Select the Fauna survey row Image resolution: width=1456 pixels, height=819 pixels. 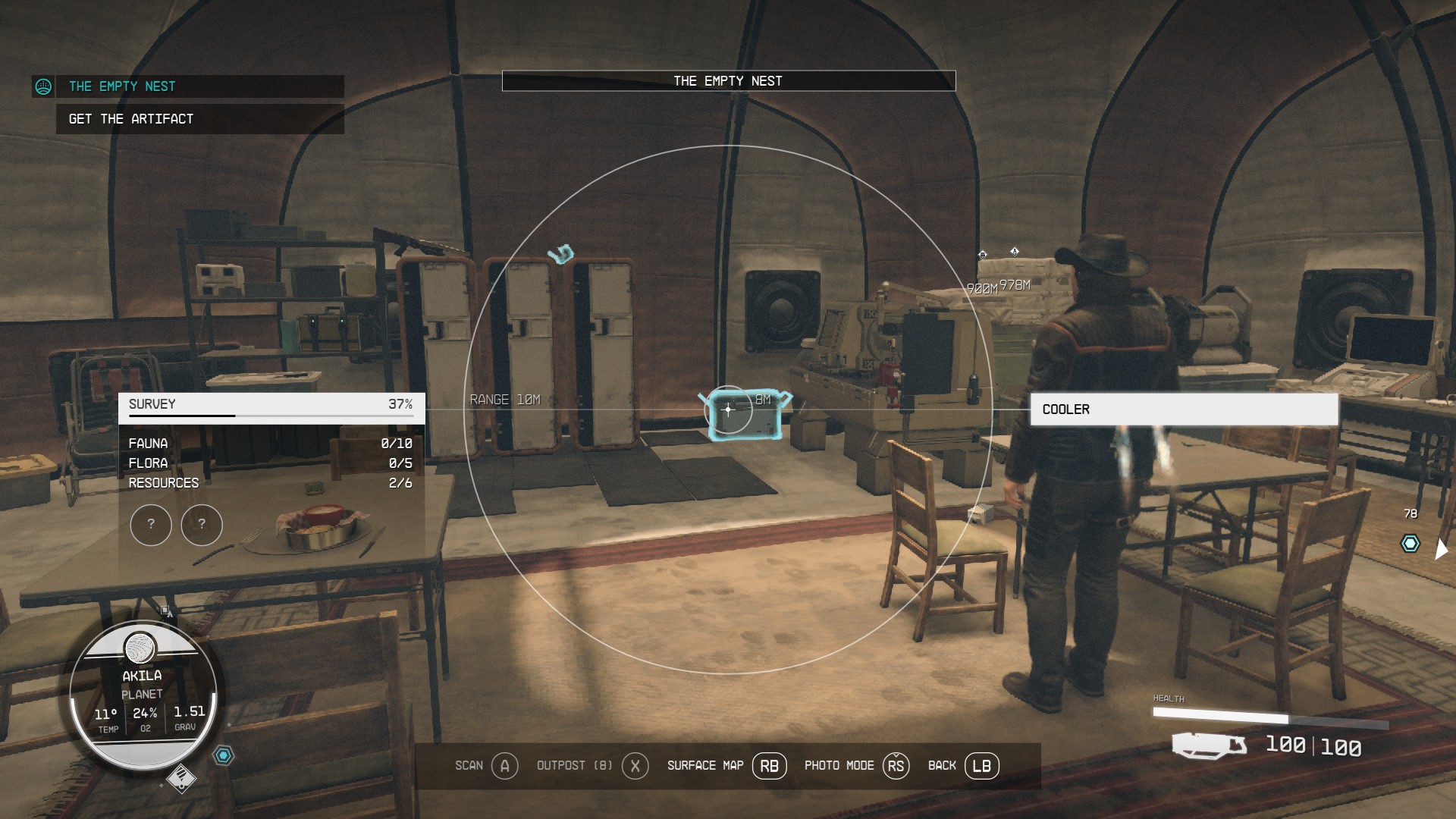(x=270, y=444)
